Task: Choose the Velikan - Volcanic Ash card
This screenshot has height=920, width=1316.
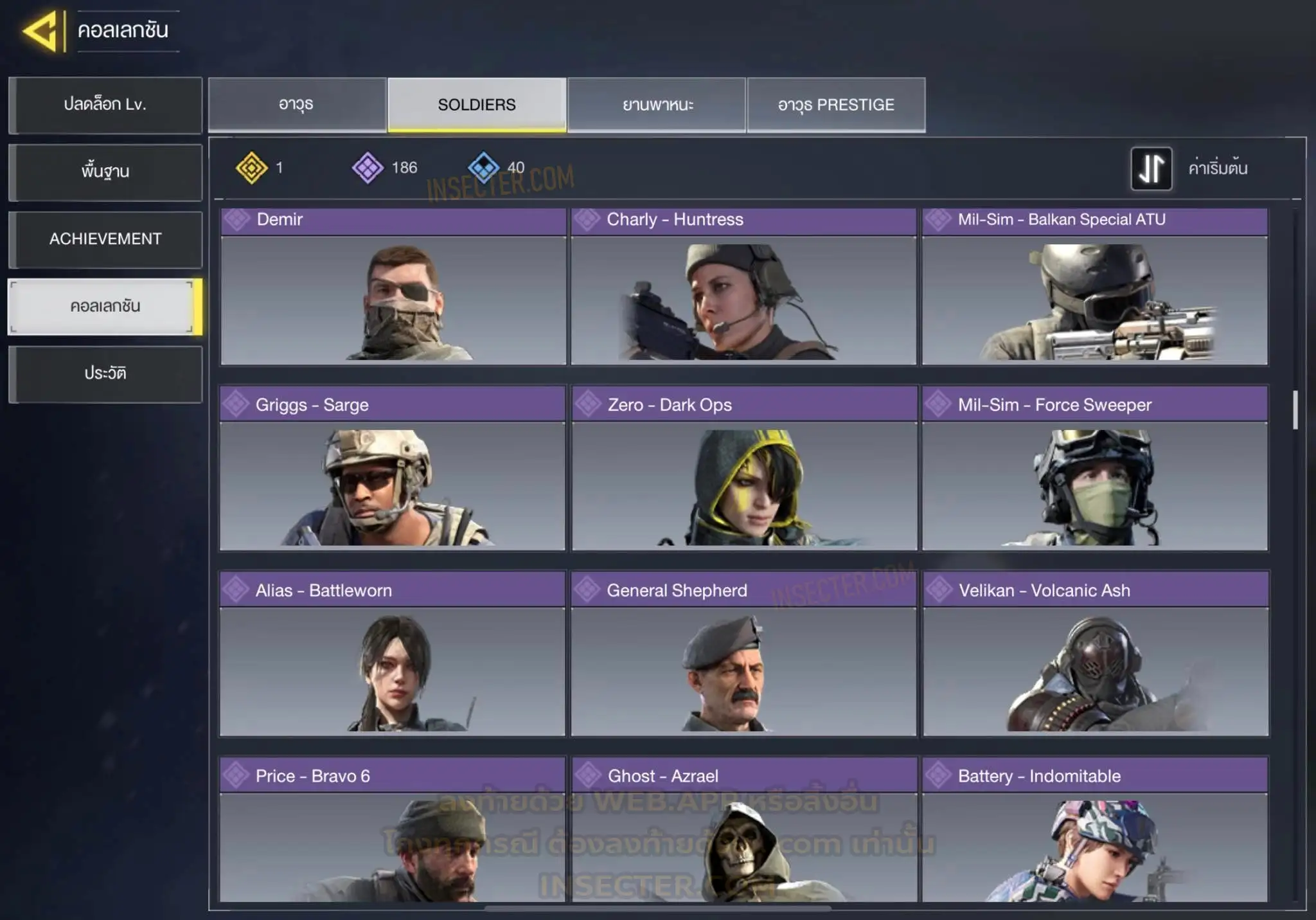Action: click(1096, 654)
